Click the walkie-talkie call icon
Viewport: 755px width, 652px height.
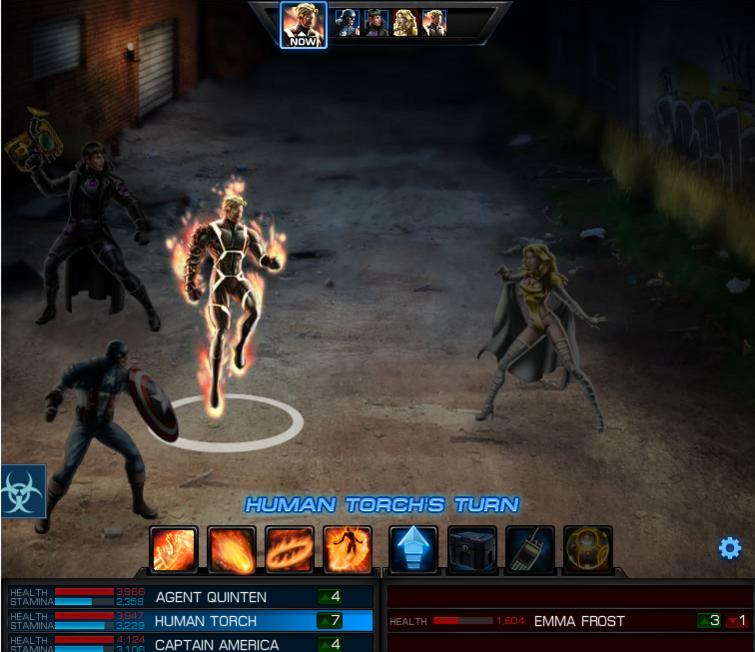tap(530, 549)
